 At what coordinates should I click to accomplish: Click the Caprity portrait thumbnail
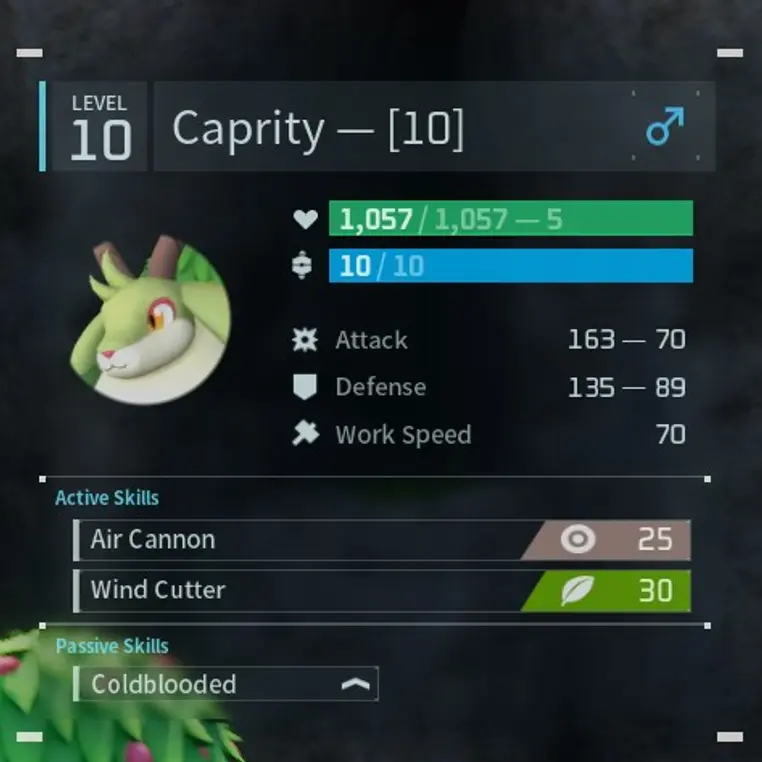[151, 322]
